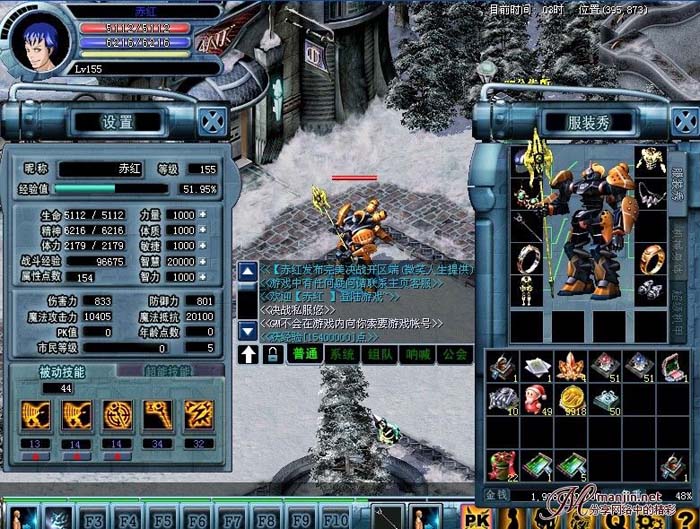
Task: Choose the 普通 chat channel tab
Action: (x=302, y=354)
